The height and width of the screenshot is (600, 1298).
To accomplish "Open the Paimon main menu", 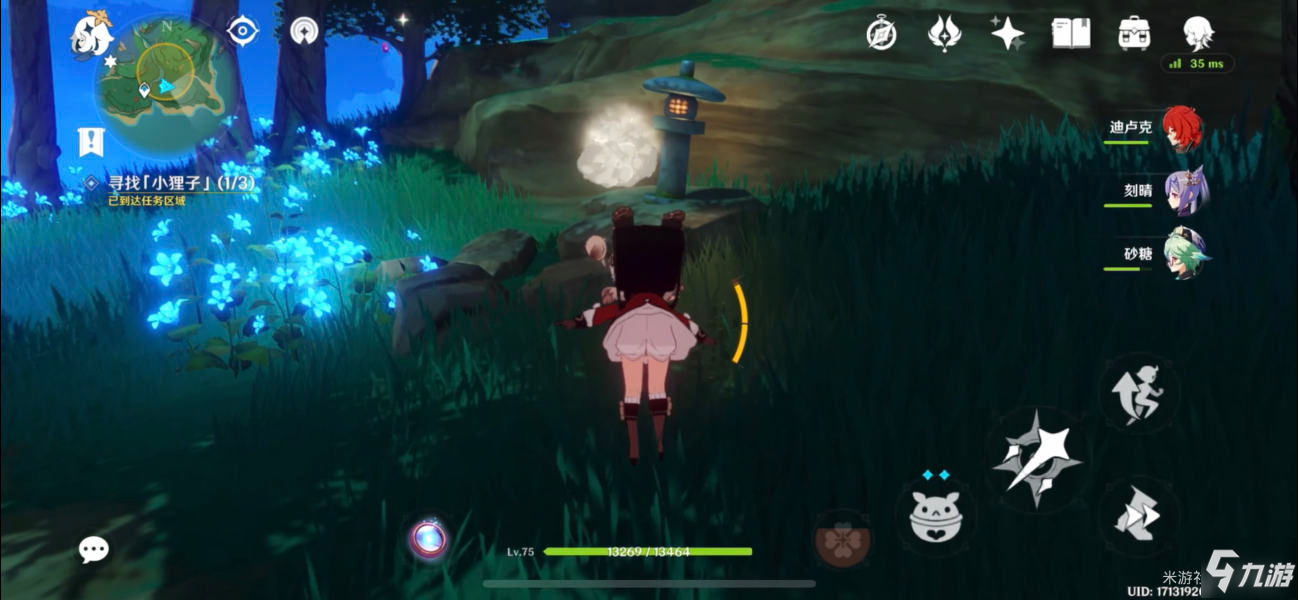I will pos(91,35).
